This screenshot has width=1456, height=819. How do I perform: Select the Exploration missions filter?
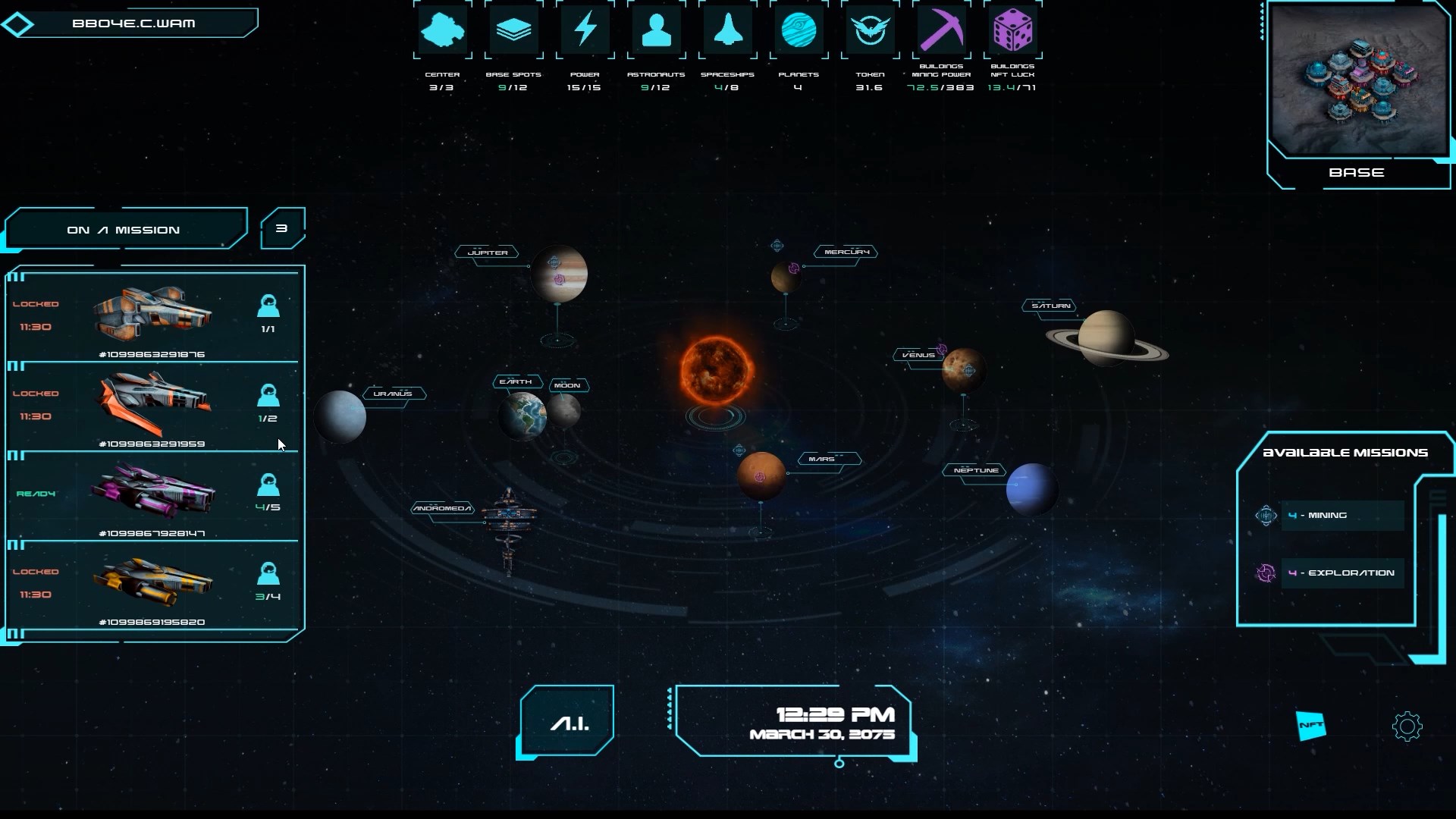tap(1341, 573)
